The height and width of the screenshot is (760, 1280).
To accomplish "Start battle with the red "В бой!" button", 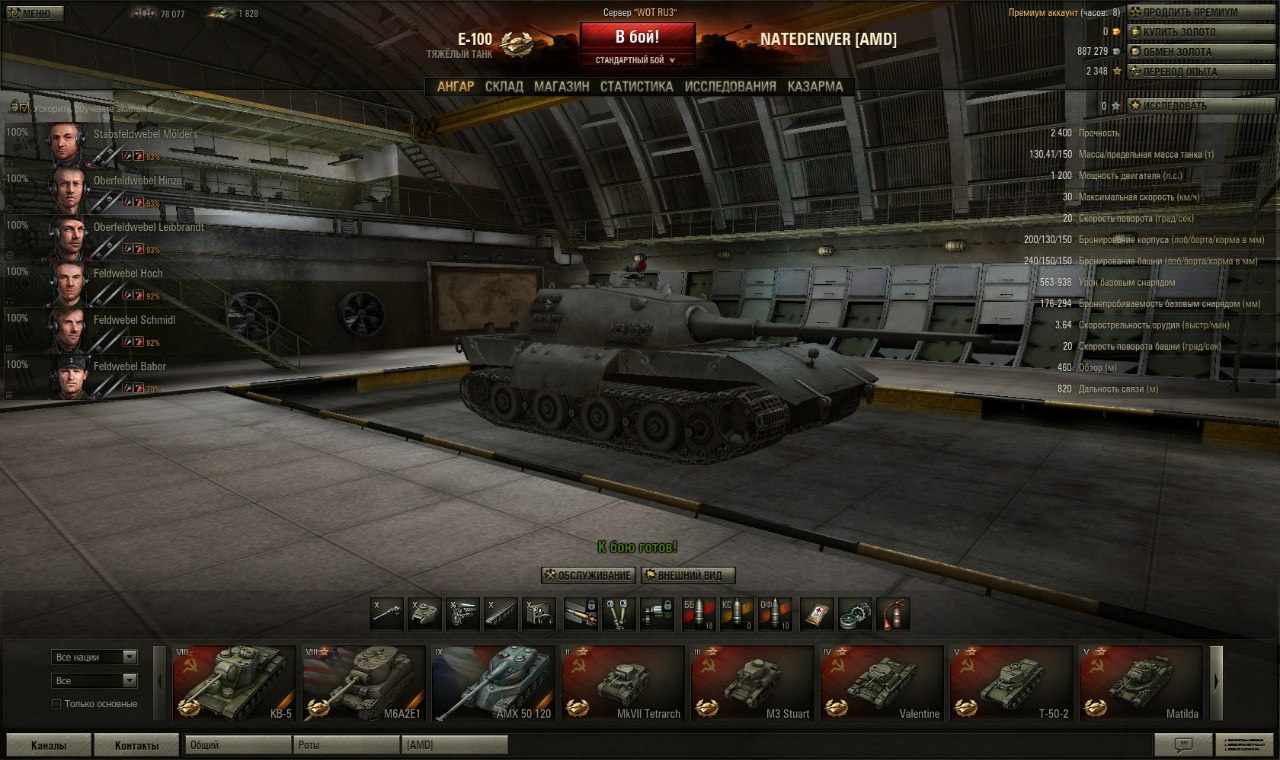I will coord(637,38).
